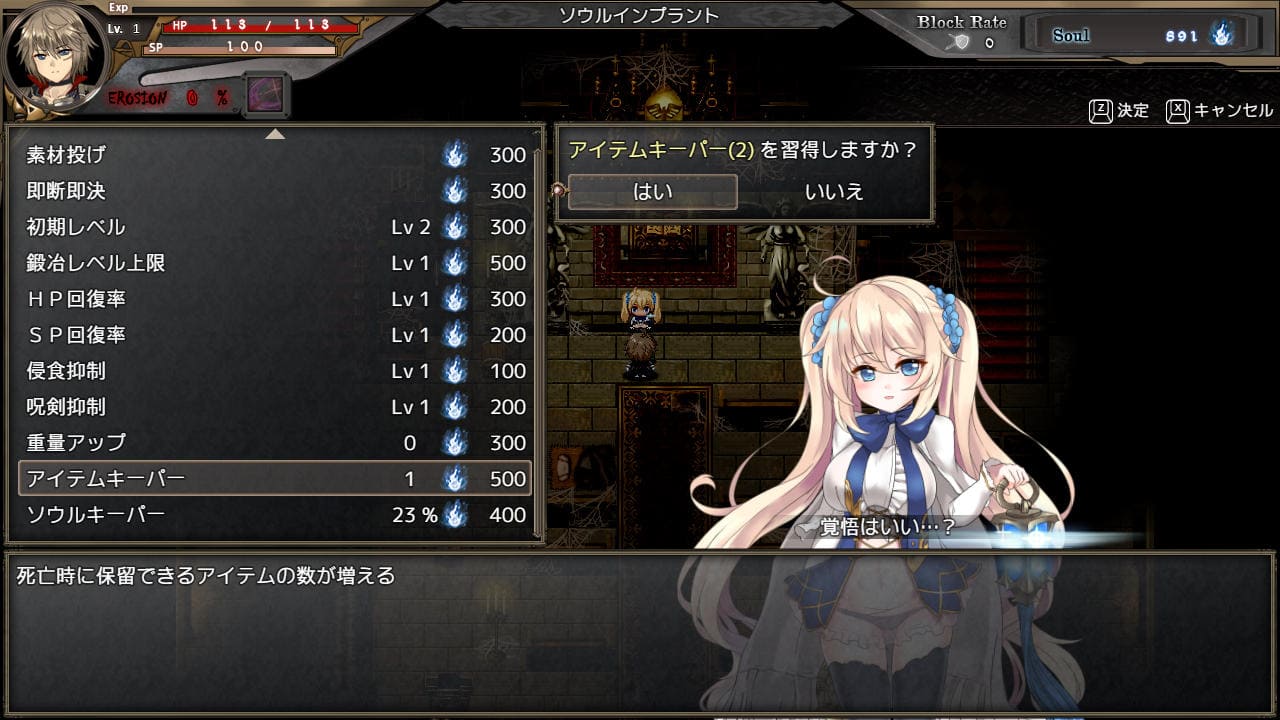Click the purple erosion skill icon
Screen dimensions: 1280x720
pos(265,96)
